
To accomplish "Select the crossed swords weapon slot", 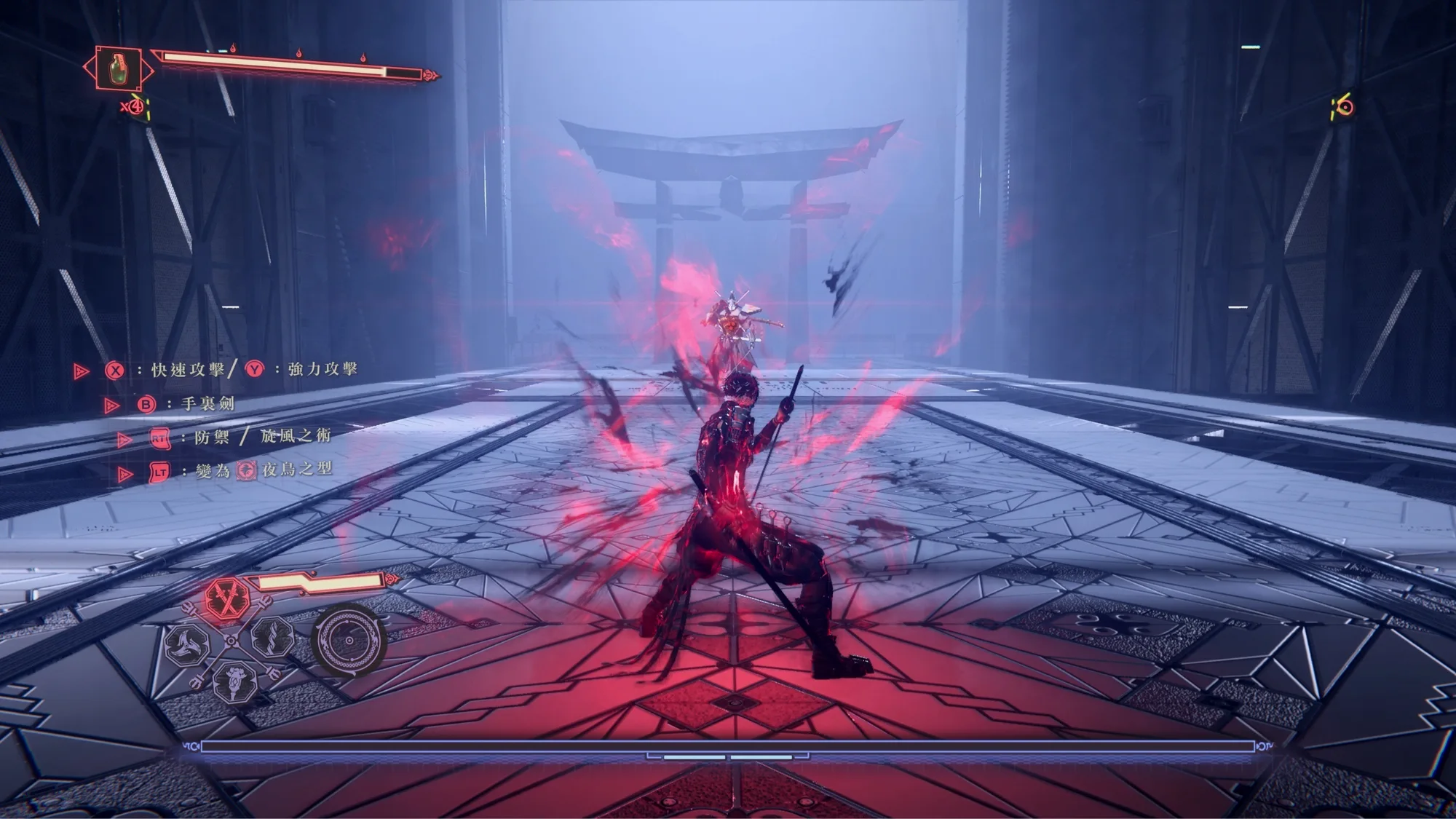I will click(227, 598).
